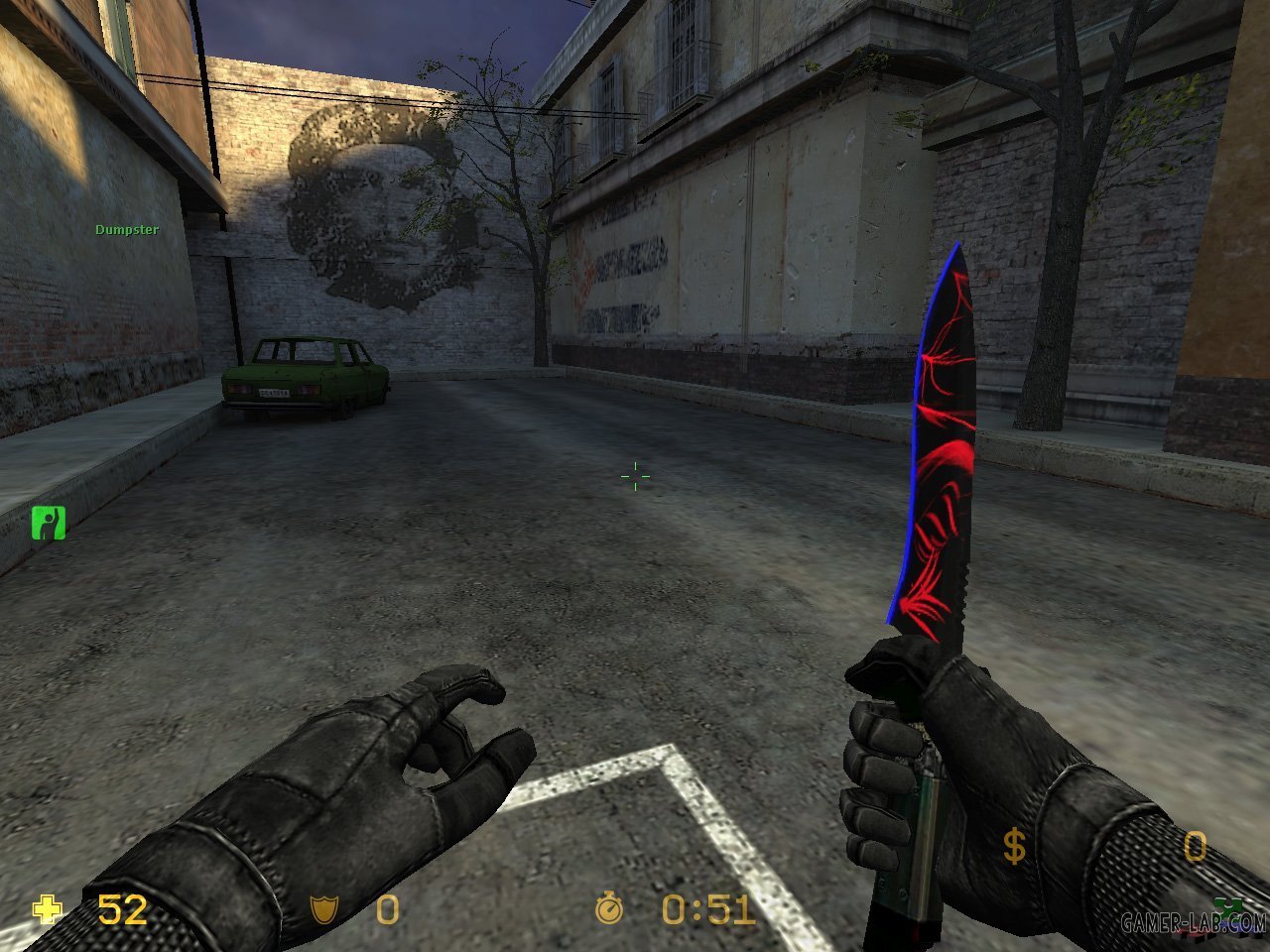Click the money dollar sign icon
Screen dimensions: 1270x952
pyautogui.click(x=1014, y=848)
